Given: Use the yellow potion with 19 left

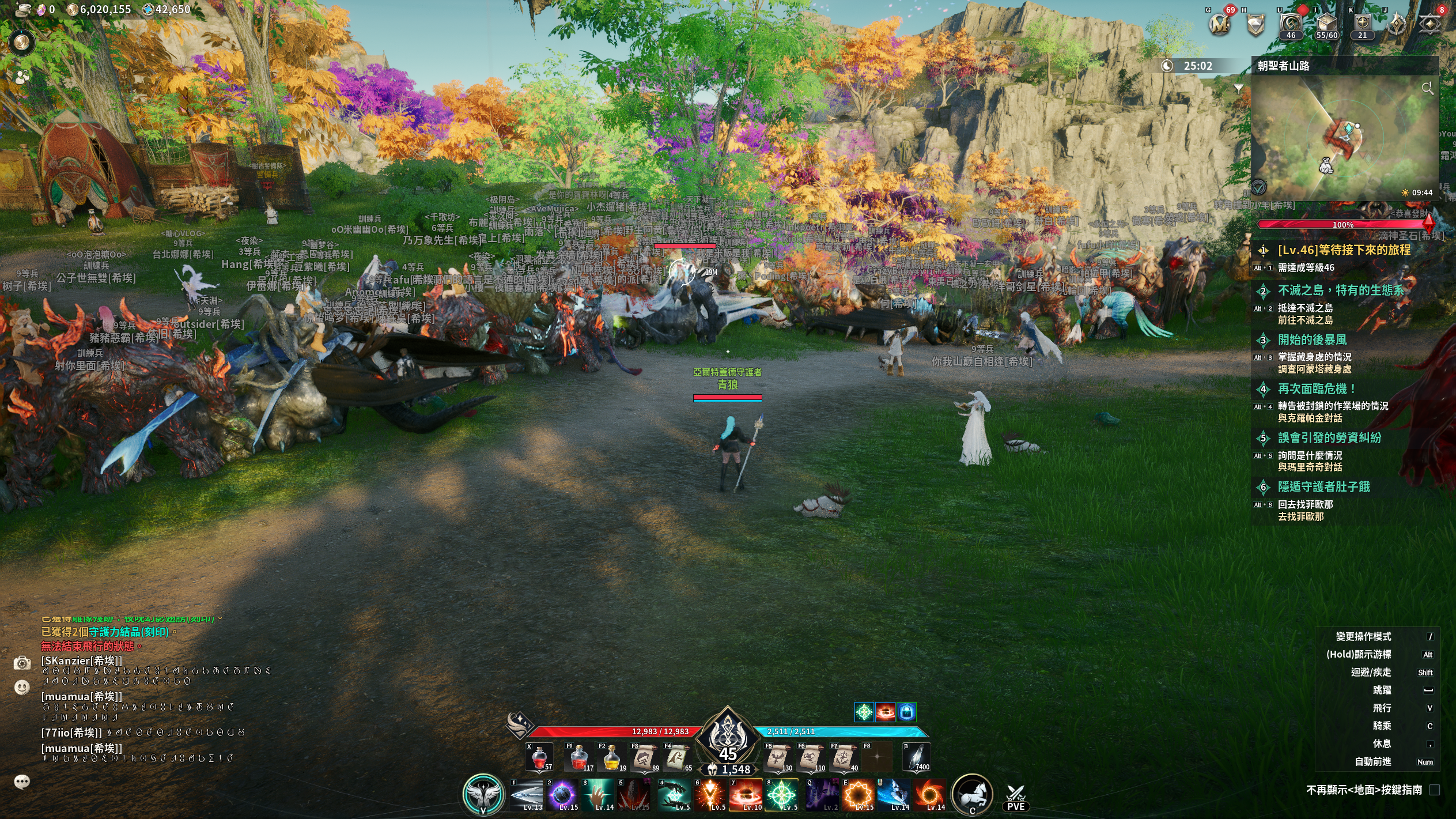Looking at the screenshot, I should (611, 757).
